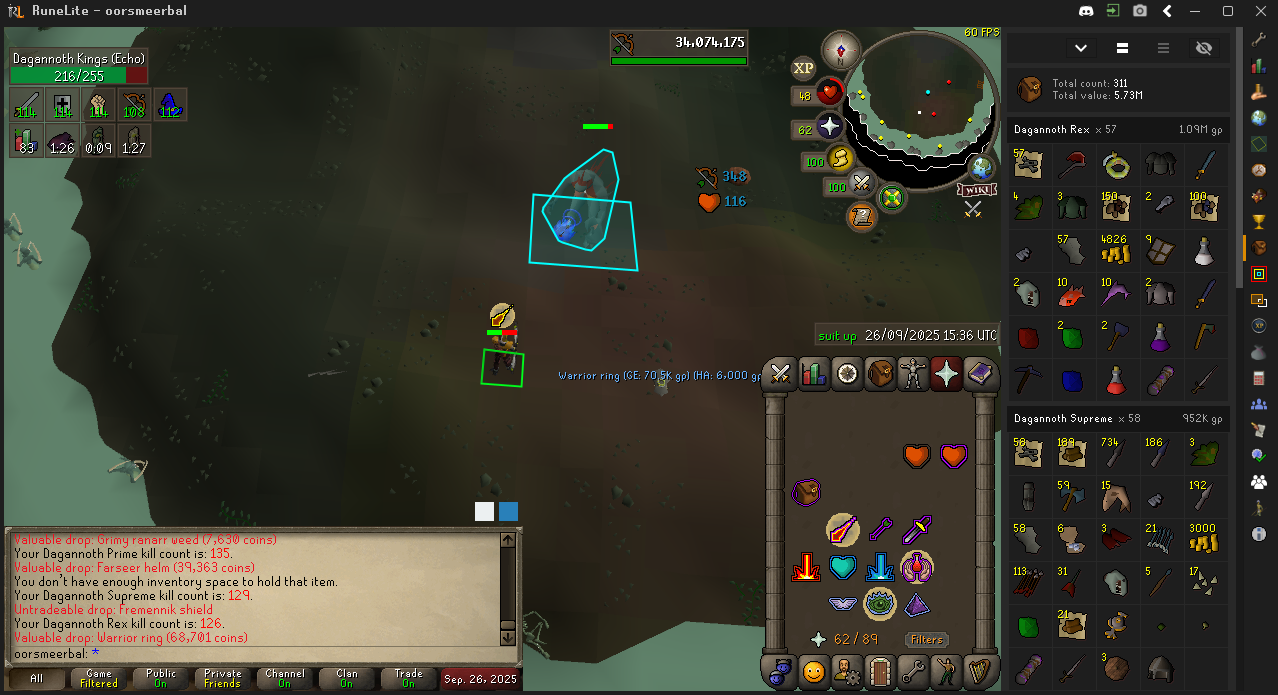The width and height of the screenshot is (1278, 695).
Task: Activate the green eye prayer icon
Action: [879, 603]
